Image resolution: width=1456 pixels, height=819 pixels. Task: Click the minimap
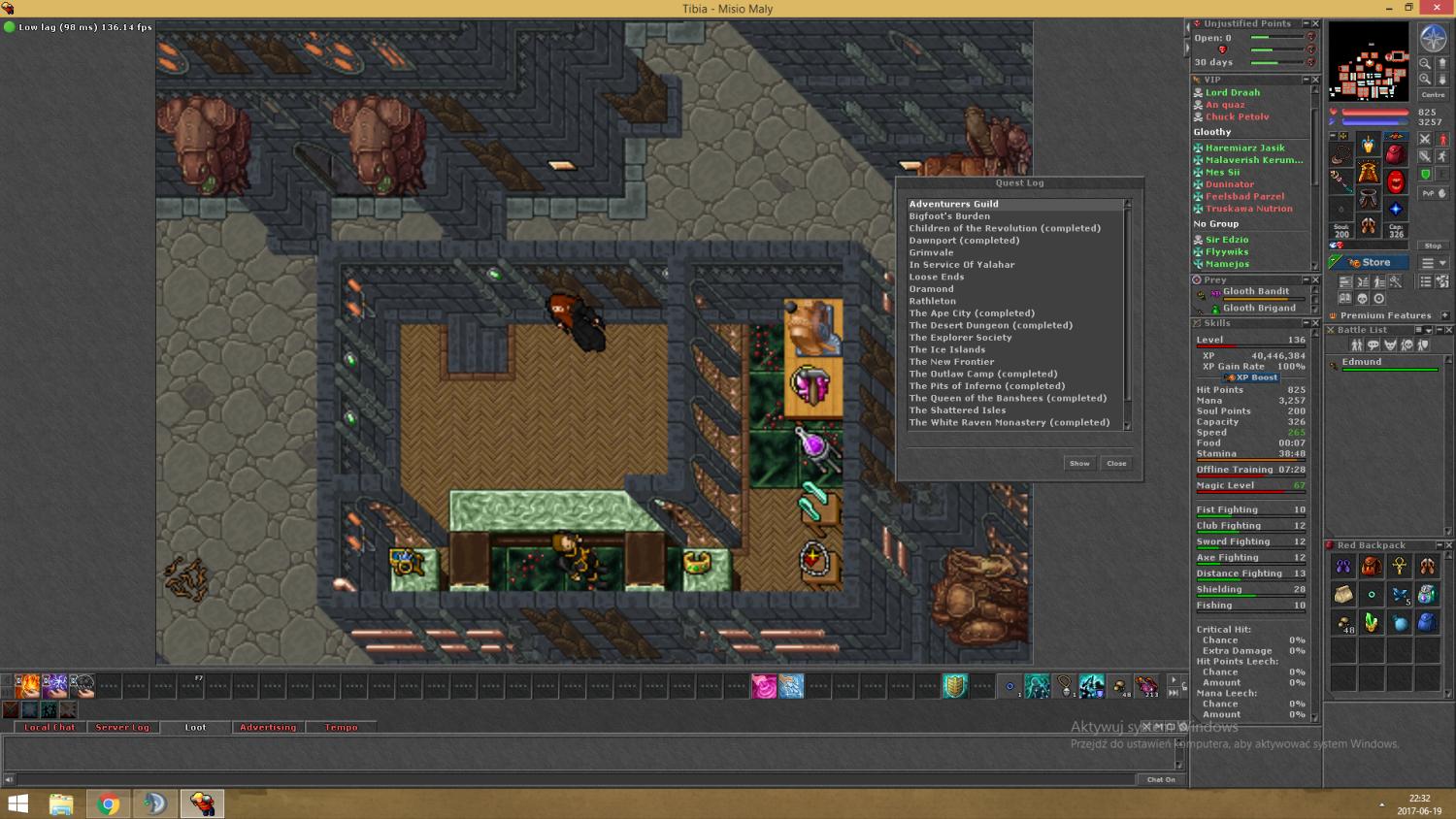pos(1369,62)
